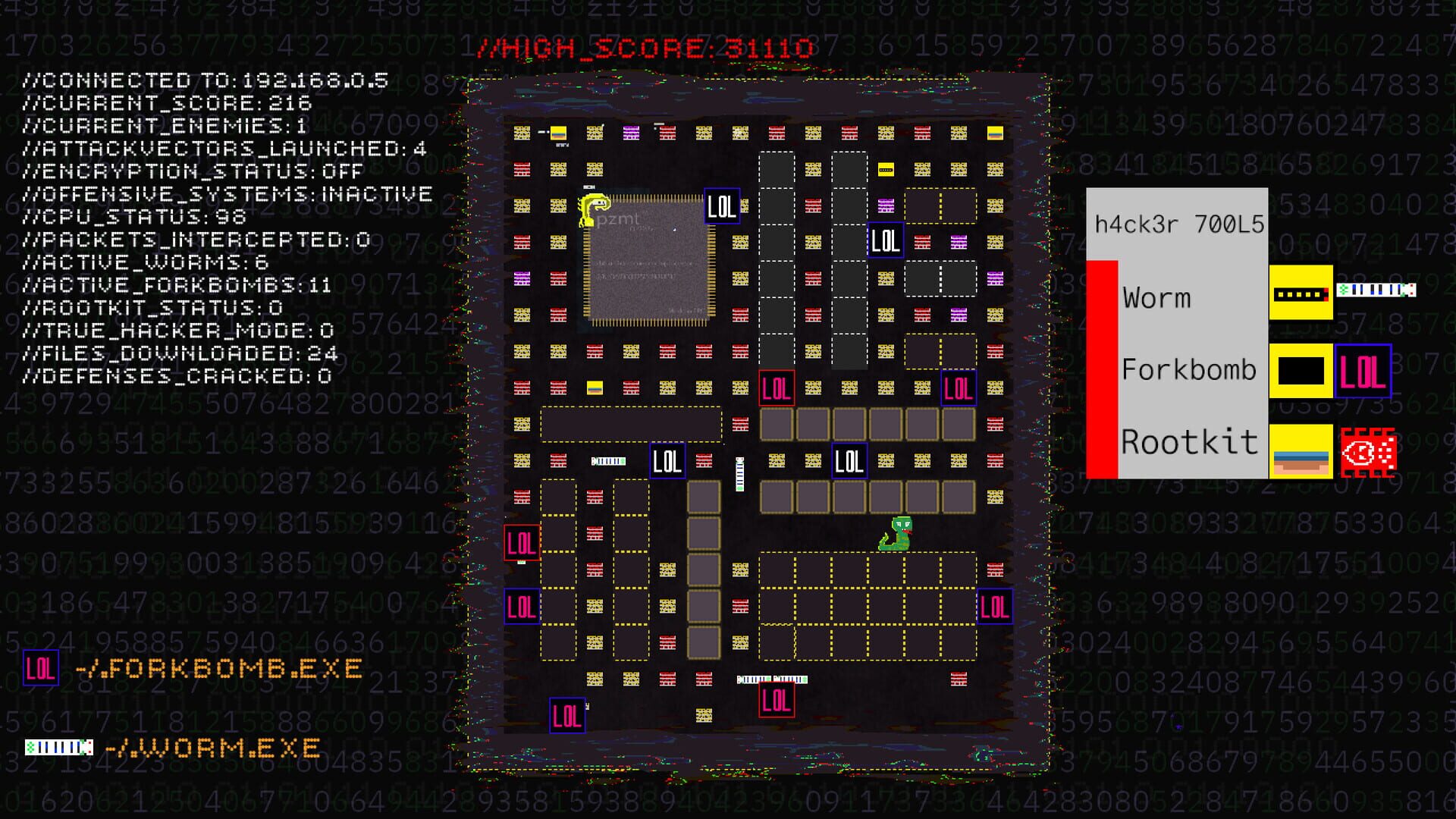Viewport: 1456px width, 819px height.
Task: Select the Forkbomb tool in the h4ck3r panel
Action: coord(1188,369)
